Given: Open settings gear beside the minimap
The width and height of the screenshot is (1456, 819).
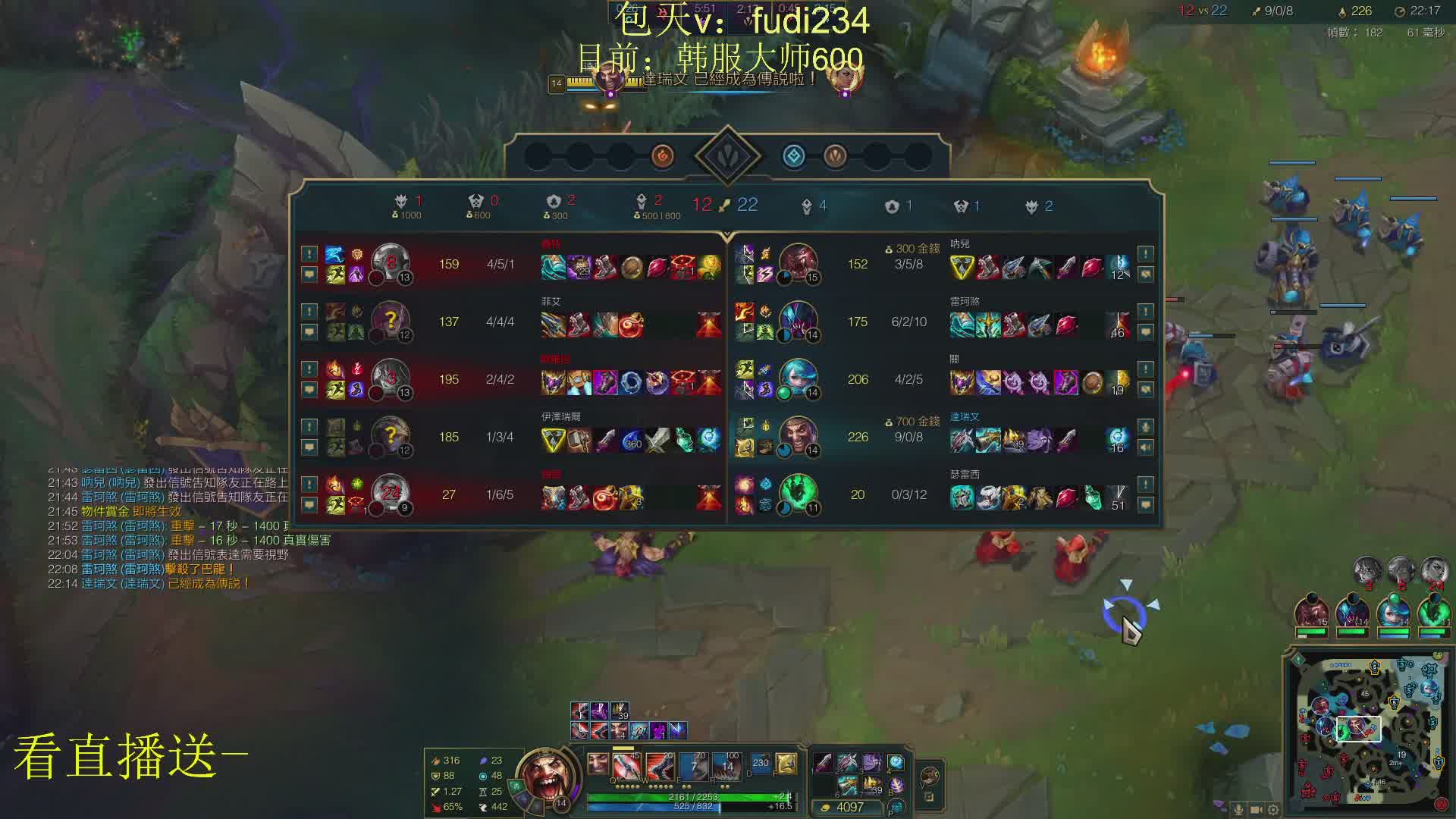Looking at the screenshot, I should [x=1273, y=810].
